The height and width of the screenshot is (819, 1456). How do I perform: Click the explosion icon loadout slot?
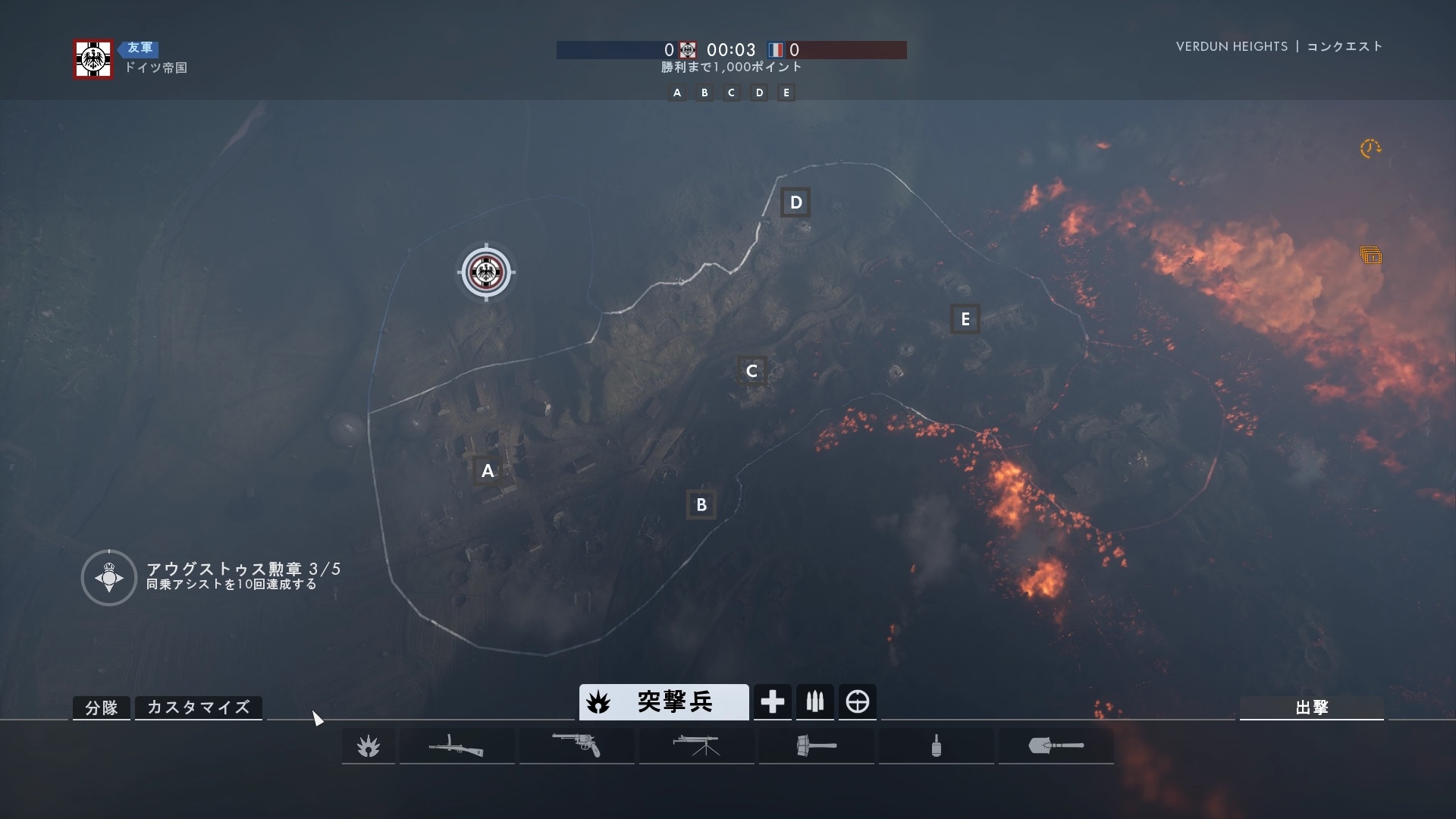click(x=369, y=747)
